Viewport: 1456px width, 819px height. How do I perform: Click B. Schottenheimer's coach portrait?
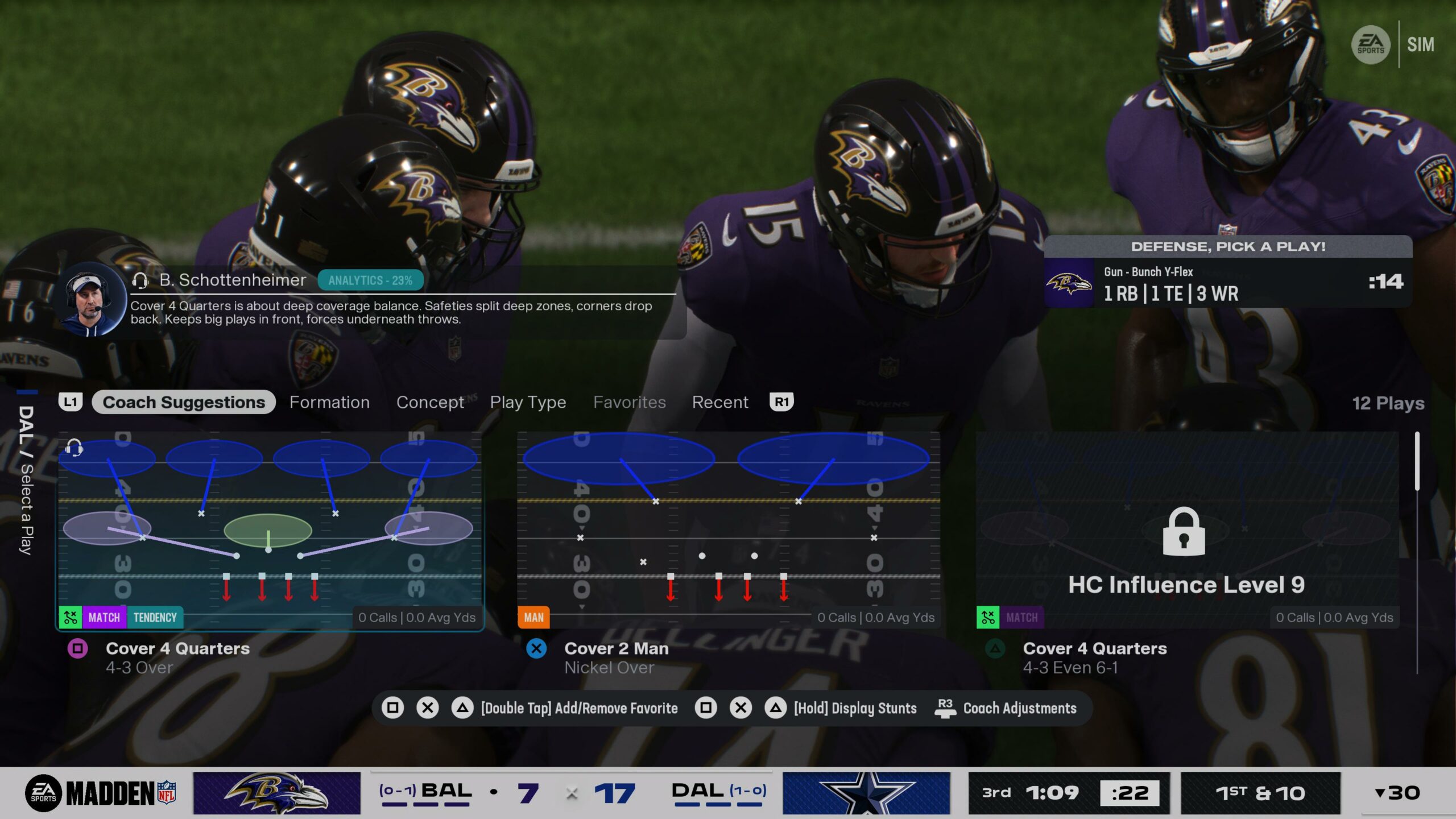click(91, 300)
